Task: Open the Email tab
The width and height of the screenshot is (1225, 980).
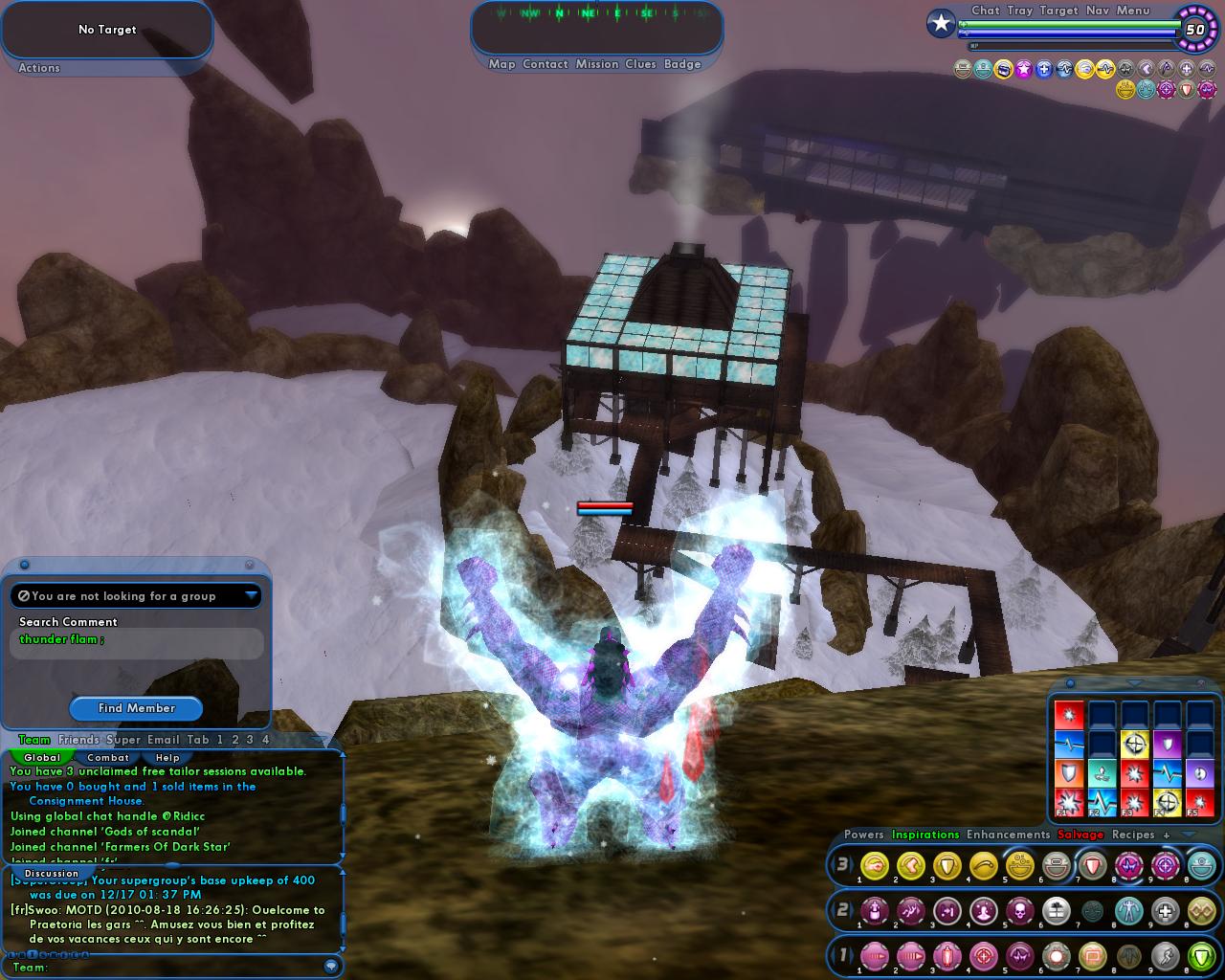Action: tap(164, 740)
